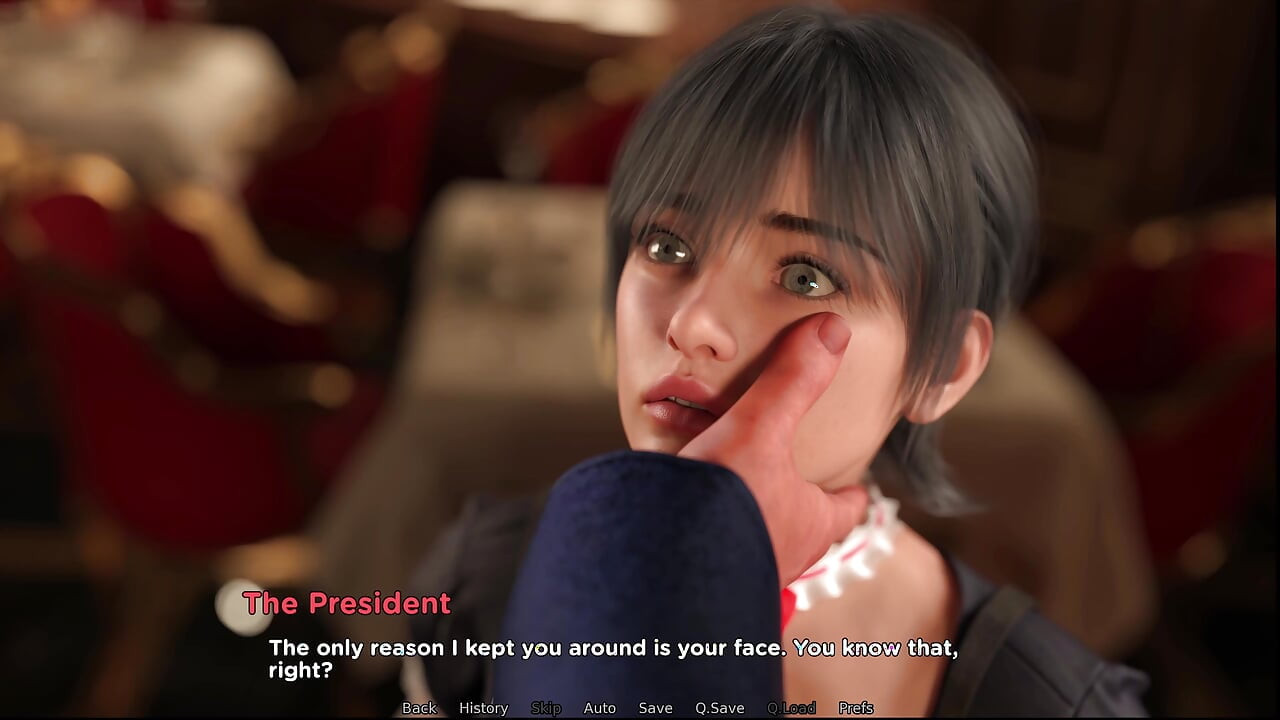Click Q.Save to quick save
The image size is (1280, 720).
click(x=720, y=708)
